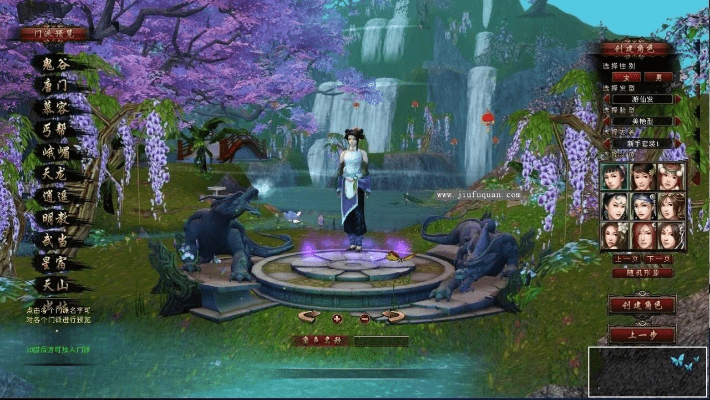Rotate the character with the left arrow
Viewport: 710px width, 400px height.
point(309,317)
